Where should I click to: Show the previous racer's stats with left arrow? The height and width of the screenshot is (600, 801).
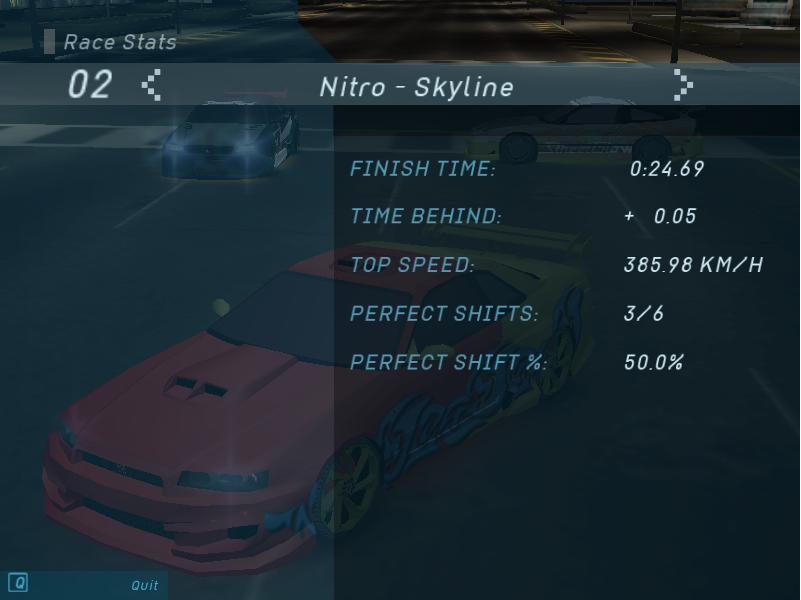coord(151,86)
